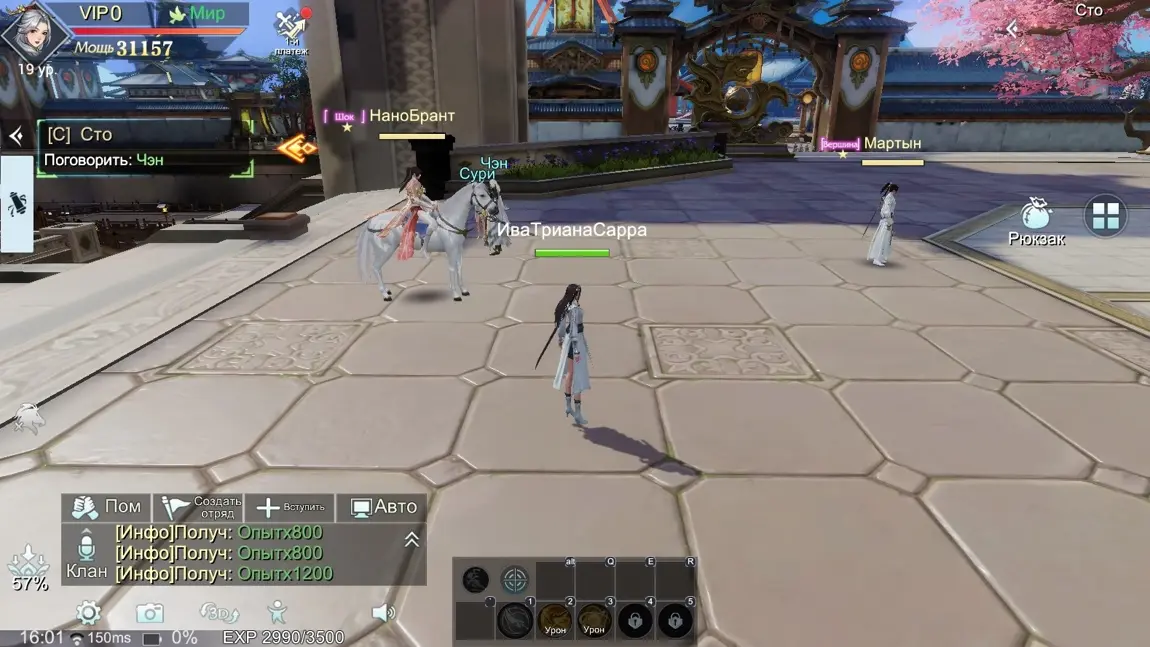Toggle the 'Авто' mode button
1150x647 pixels.
click(383, 507)
